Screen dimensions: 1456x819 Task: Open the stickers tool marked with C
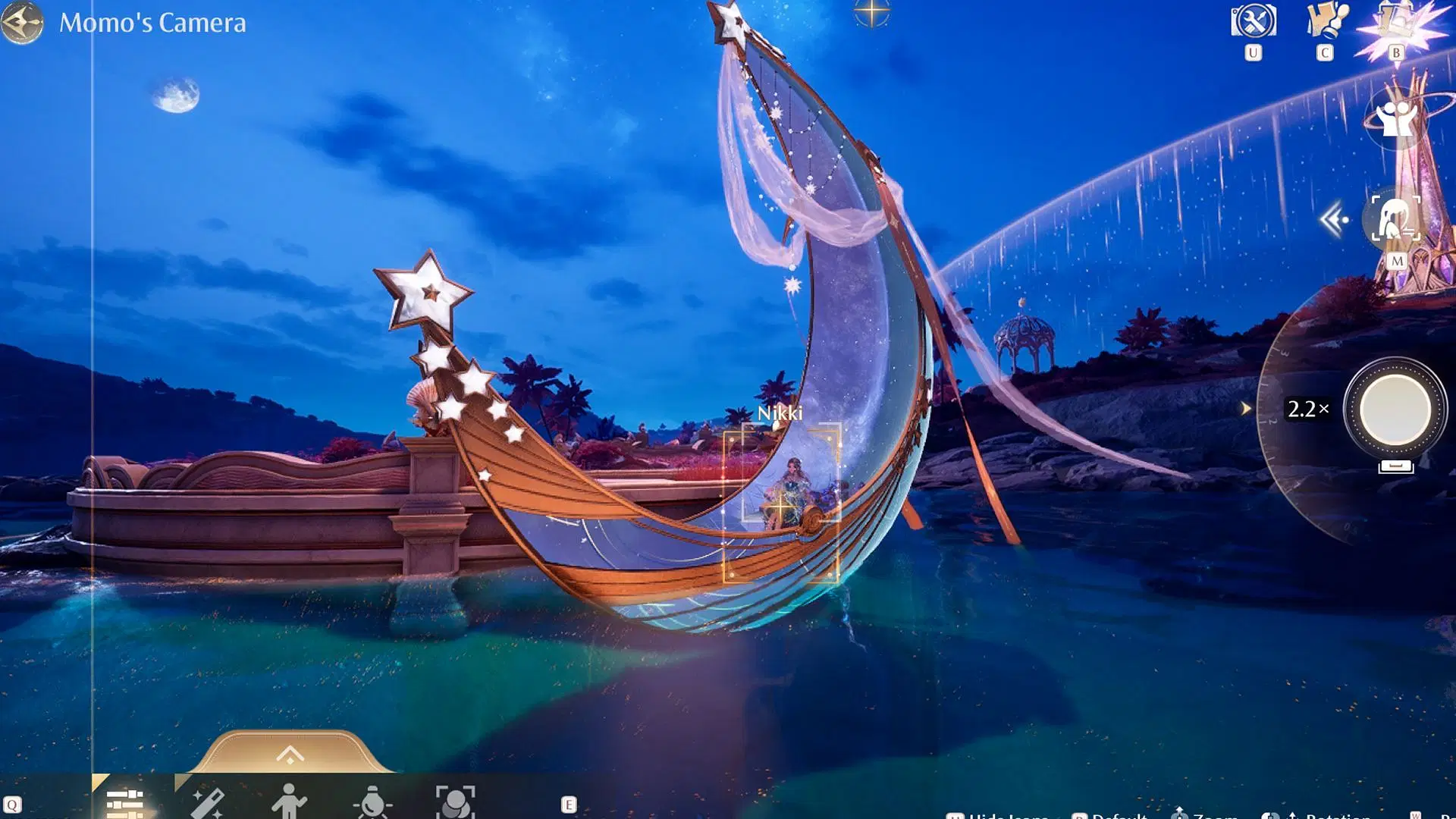(1326, 20)
